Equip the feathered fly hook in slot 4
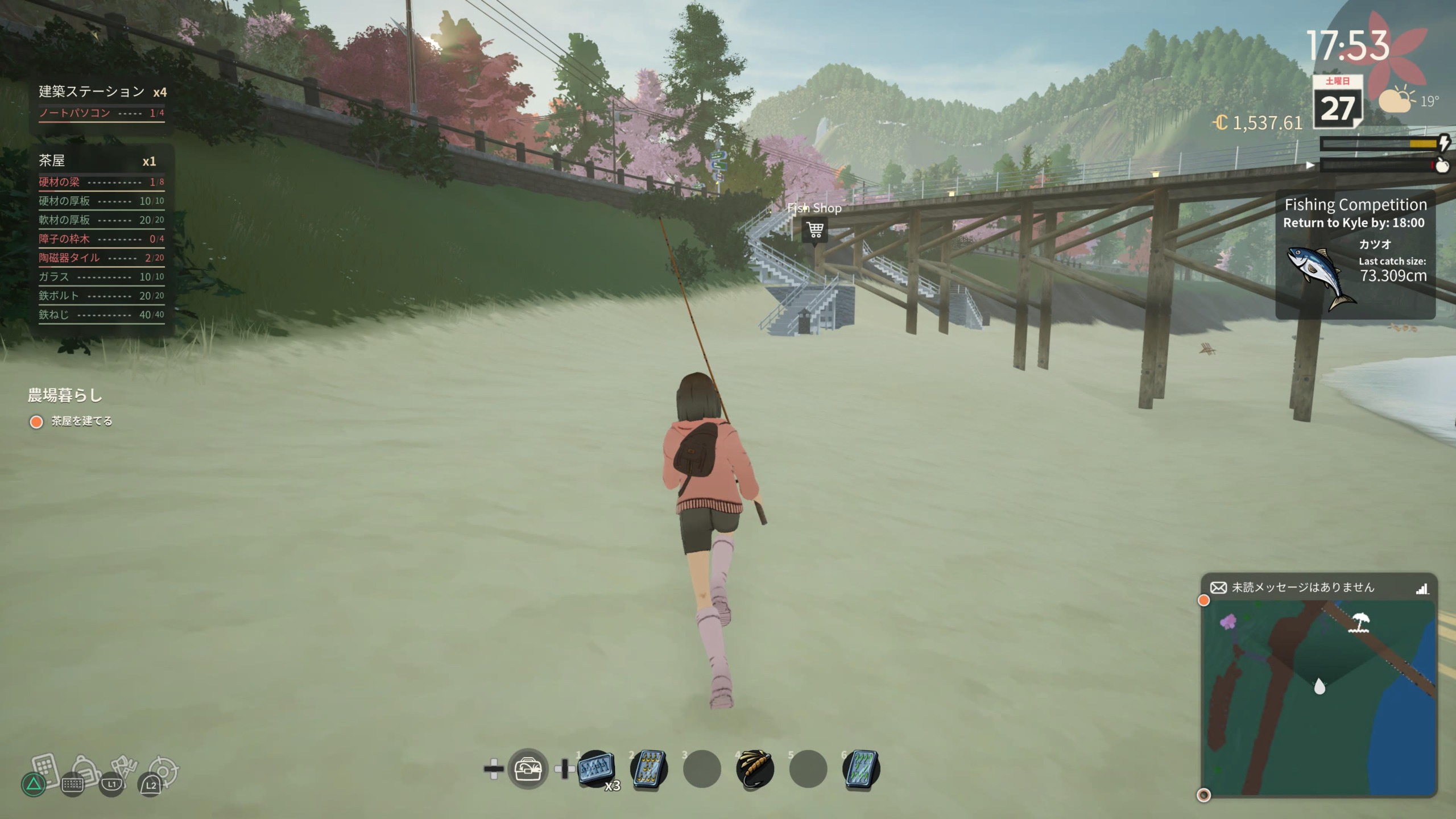The image size is (1456, 819). coord(755,769)
